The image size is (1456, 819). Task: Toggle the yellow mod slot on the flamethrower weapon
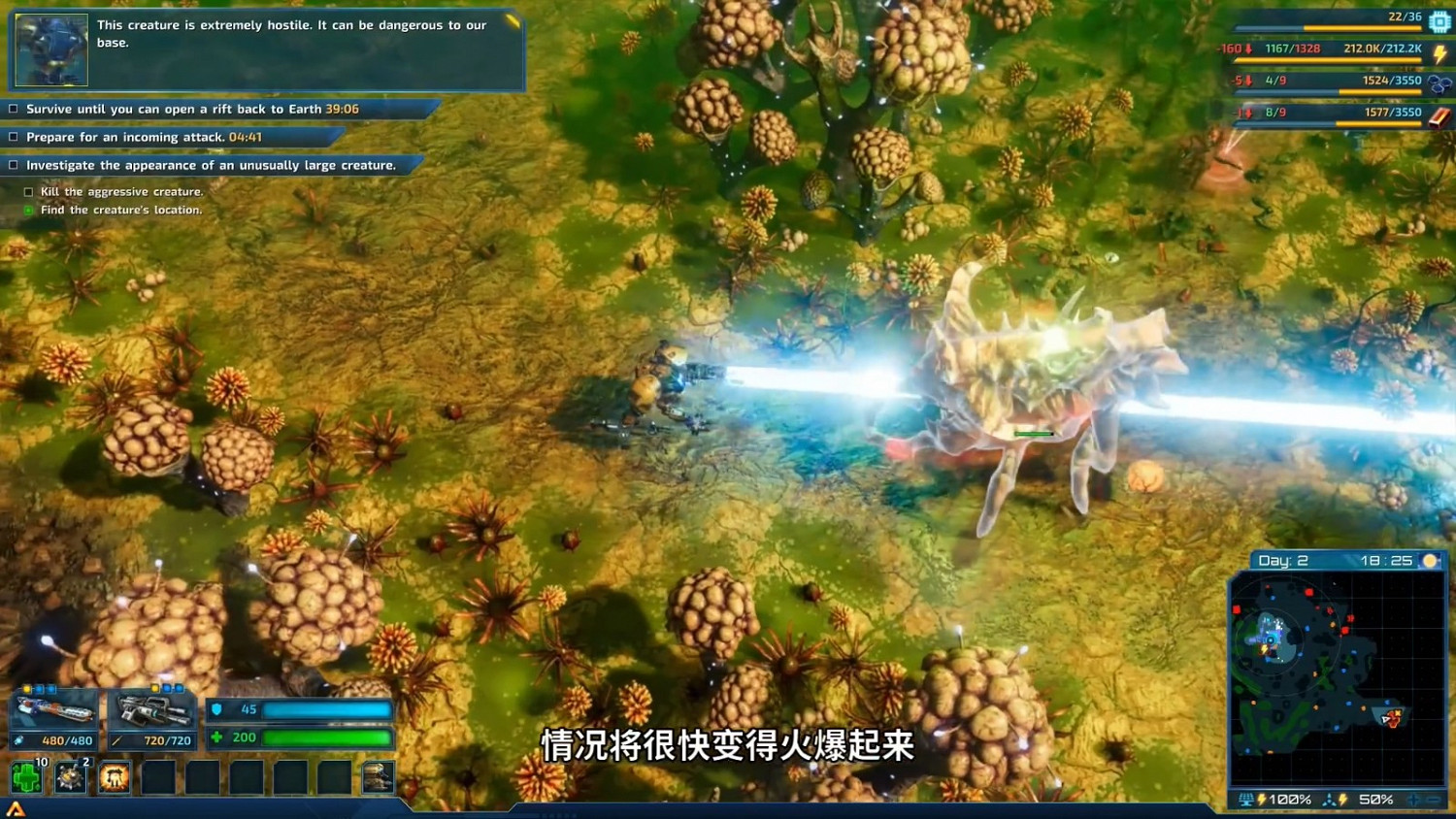coord(26,689)
